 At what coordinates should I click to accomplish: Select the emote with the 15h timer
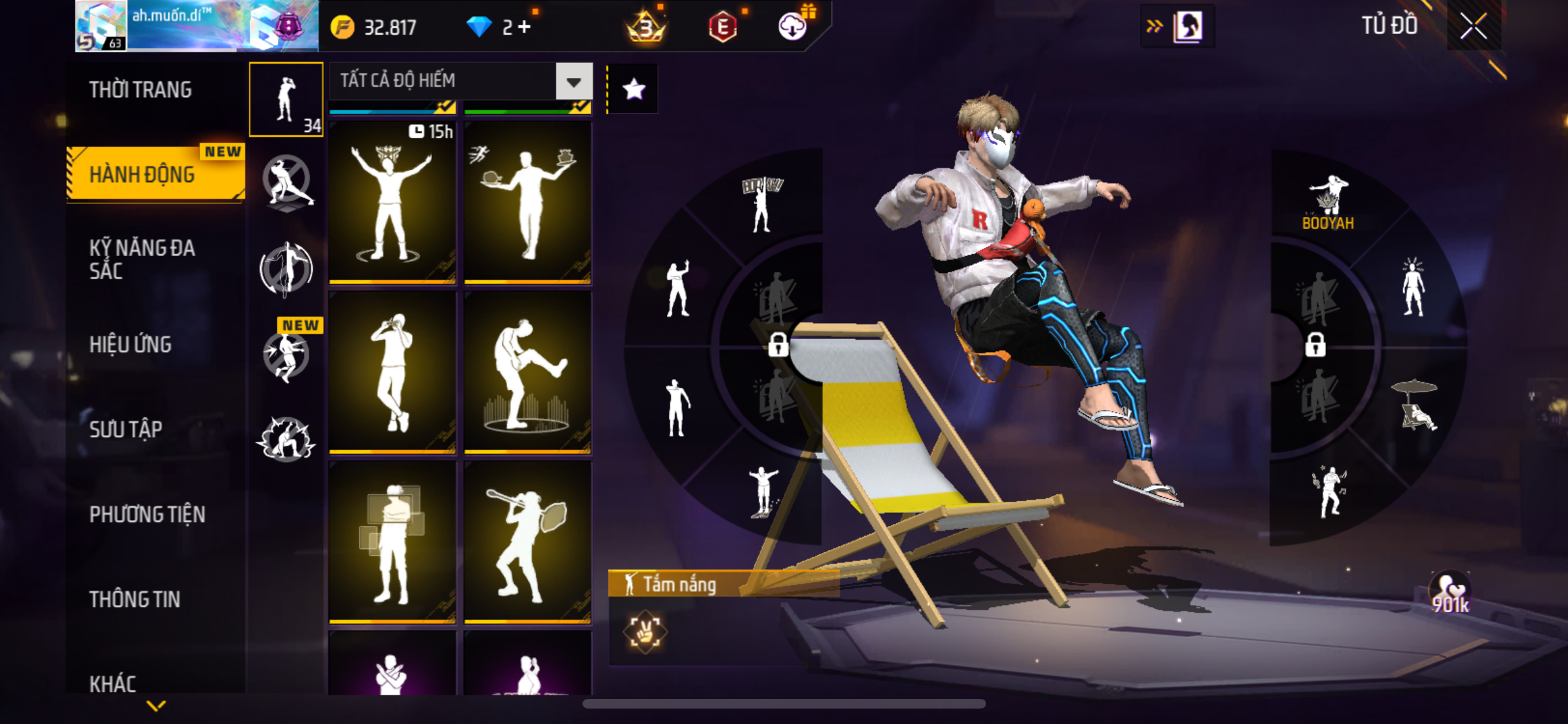coord(392,201)
